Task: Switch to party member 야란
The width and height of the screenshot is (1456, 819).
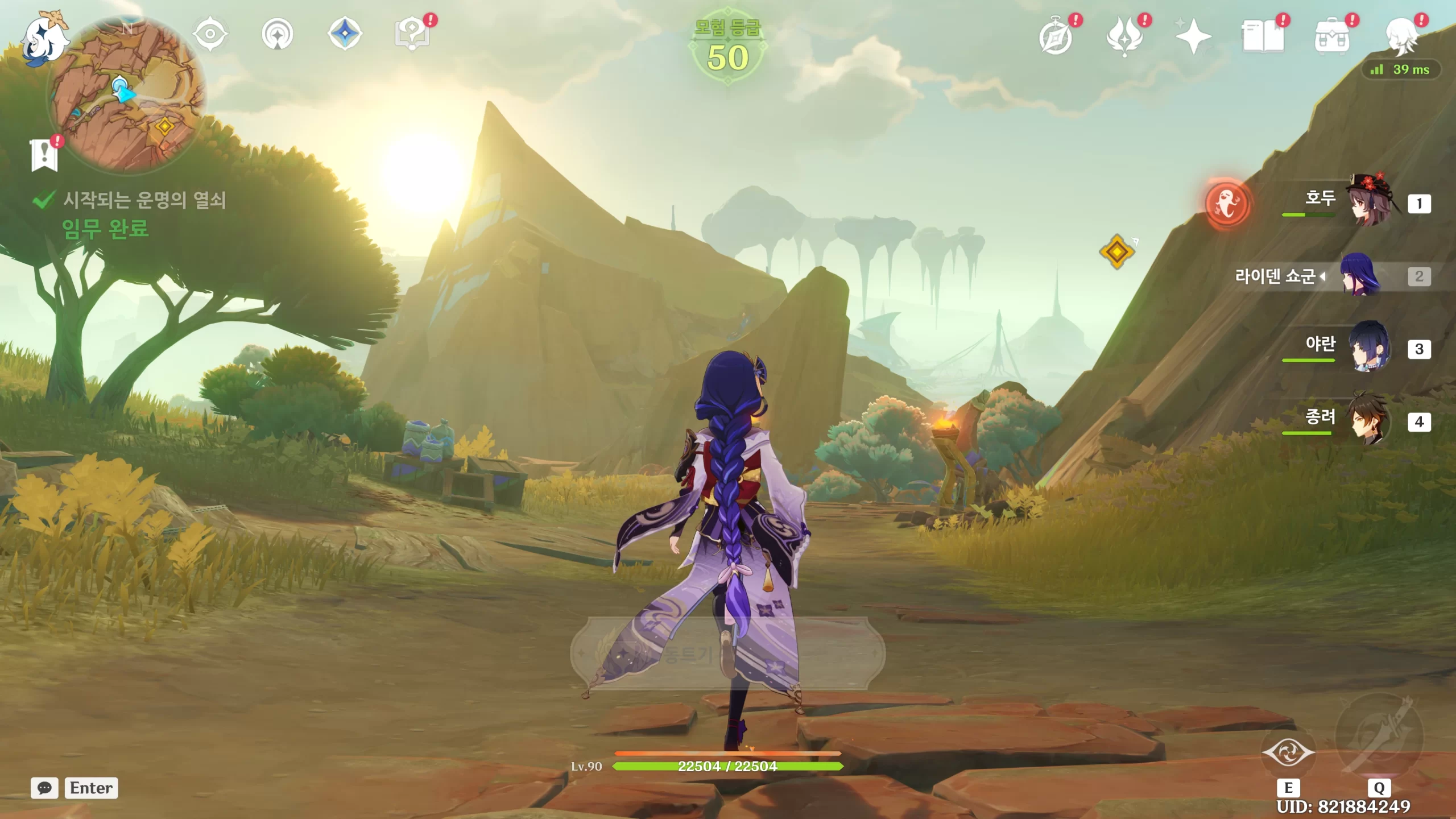Action: click(1370, 348)
